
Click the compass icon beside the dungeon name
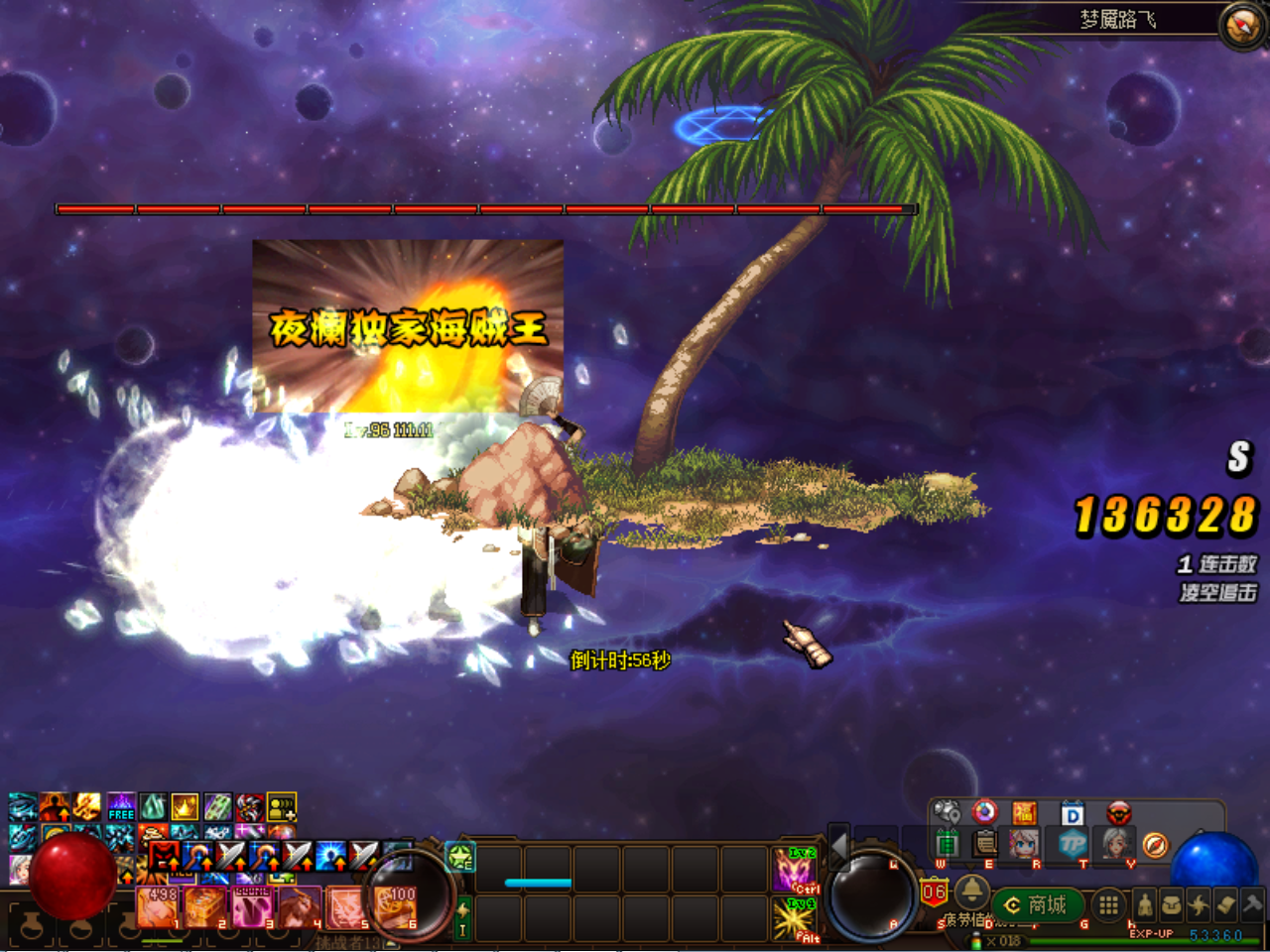(x=1241, y=27)
